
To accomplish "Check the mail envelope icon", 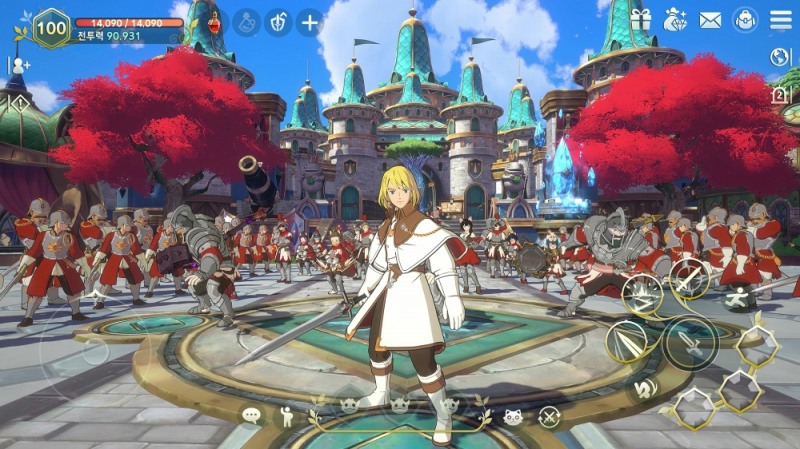I will (710, 19).
